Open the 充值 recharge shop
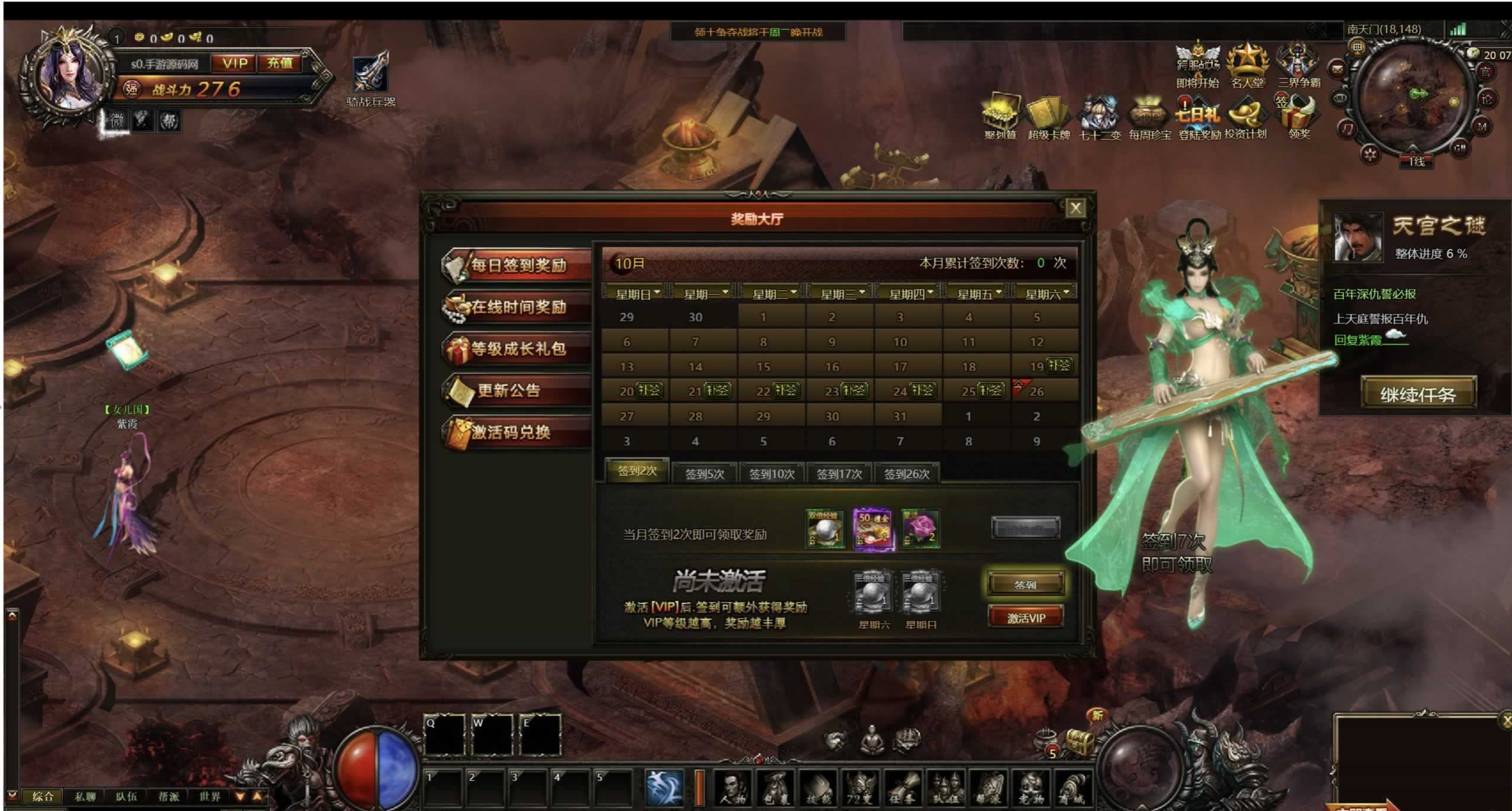1512x811 pixels. [280, 63]
